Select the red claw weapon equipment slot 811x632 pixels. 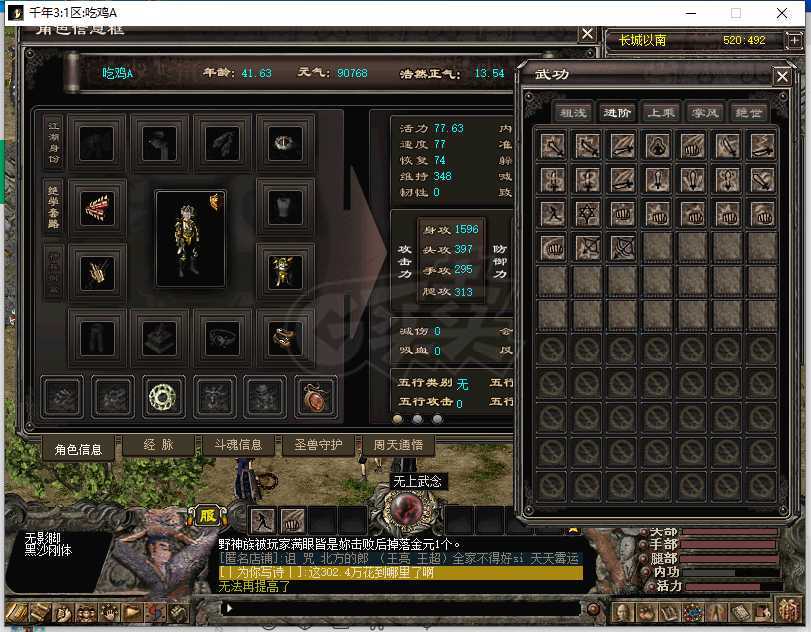97,208
